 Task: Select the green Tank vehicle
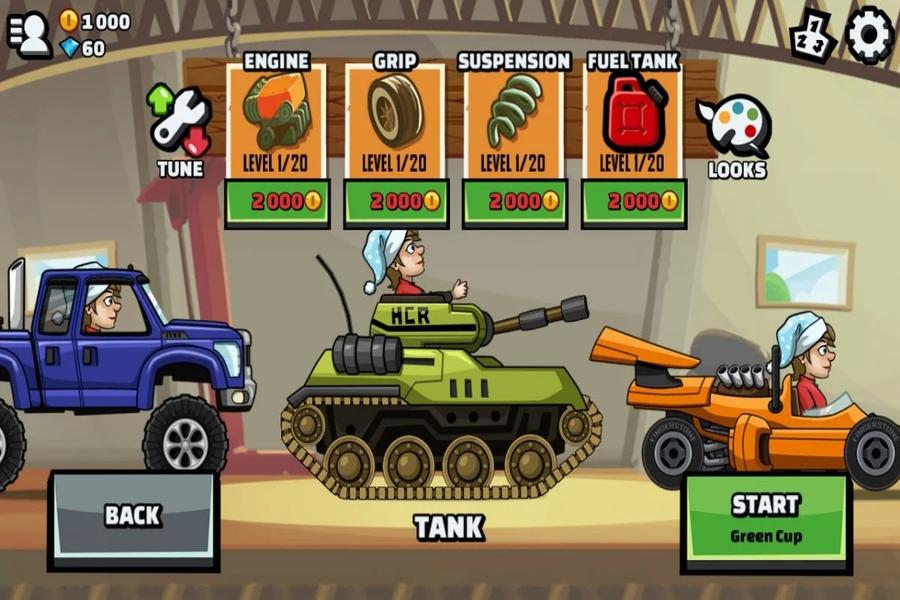point(440,390)
